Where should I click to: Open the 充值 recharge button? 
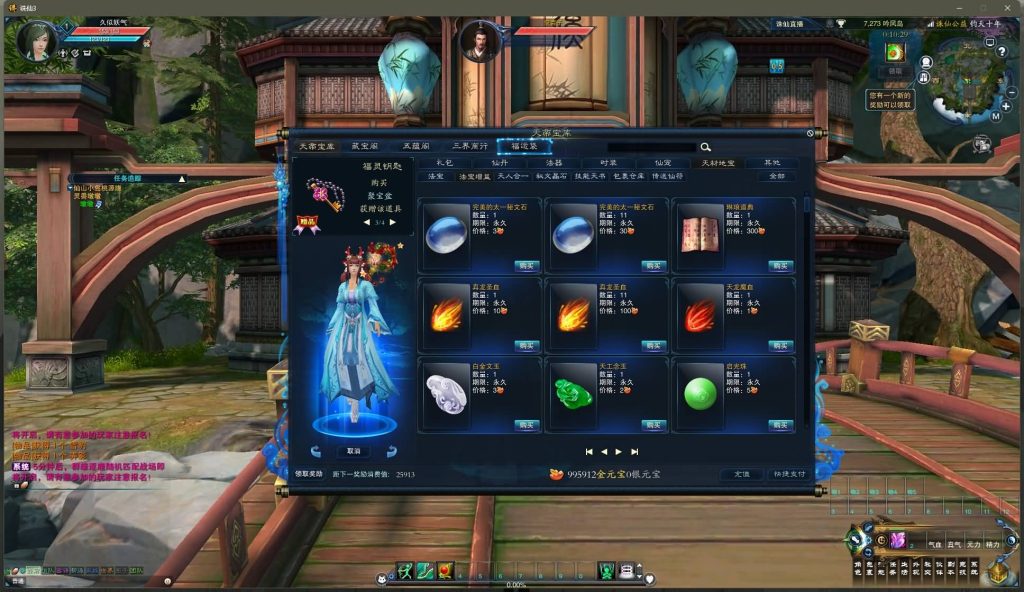pos(741,474)
